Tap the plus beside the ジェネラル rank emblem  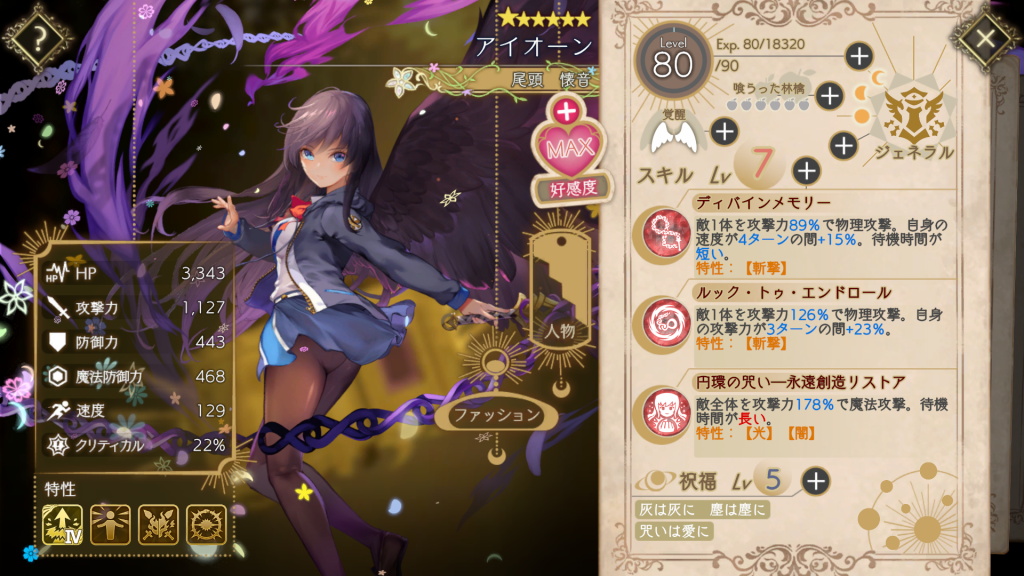[x=845, y=146]
